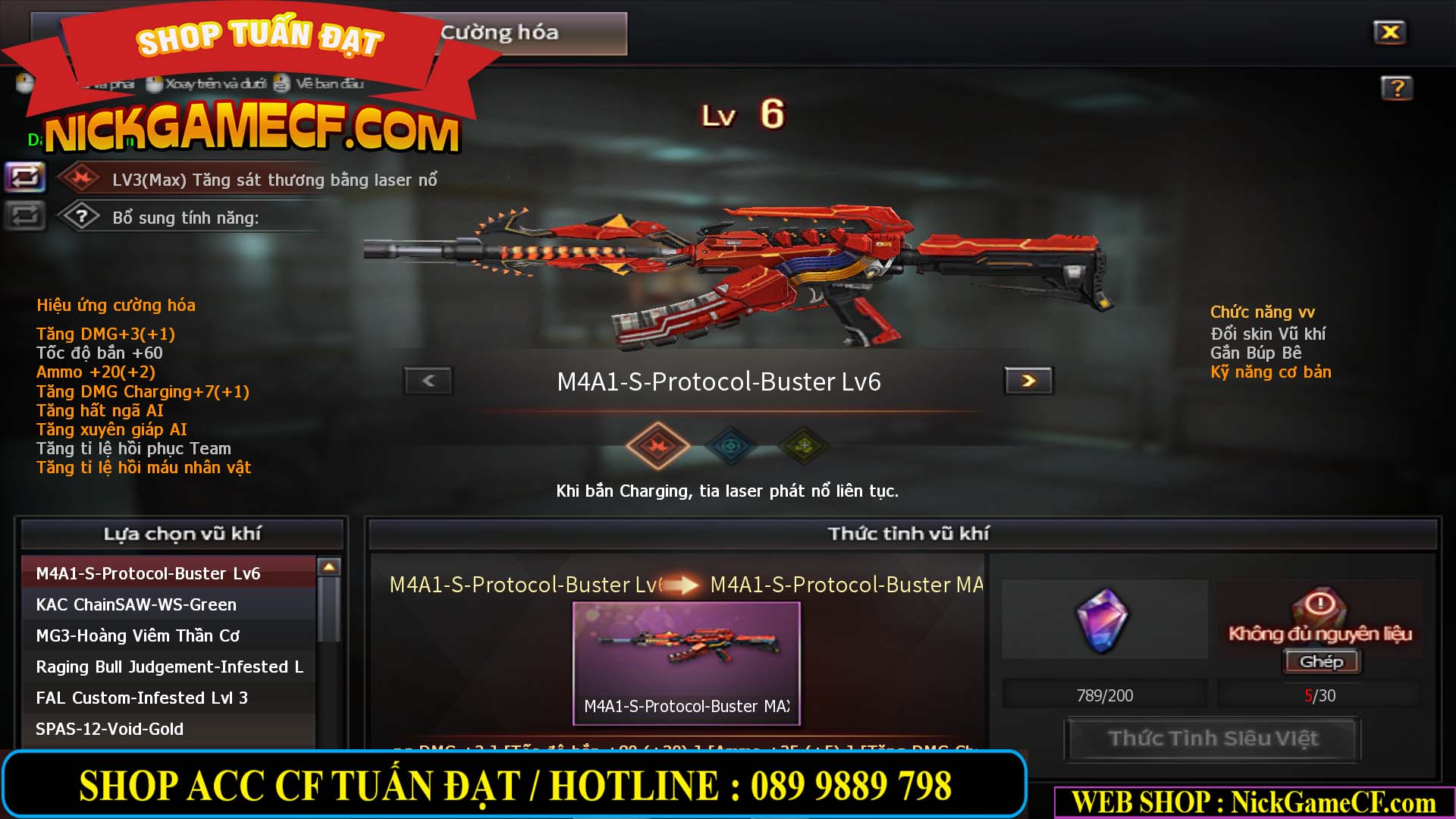Select the orange explosive laser skill diamond
This screenshot has height=819, width=1456.
657,446
